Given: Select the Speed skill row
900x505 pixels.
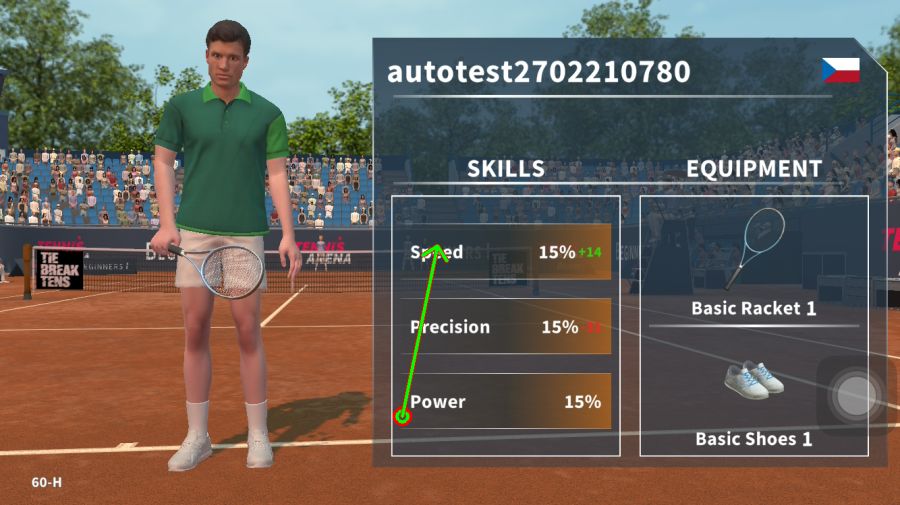Looking at the screenshot, I should pyautogui.click(x=506, y=252).
